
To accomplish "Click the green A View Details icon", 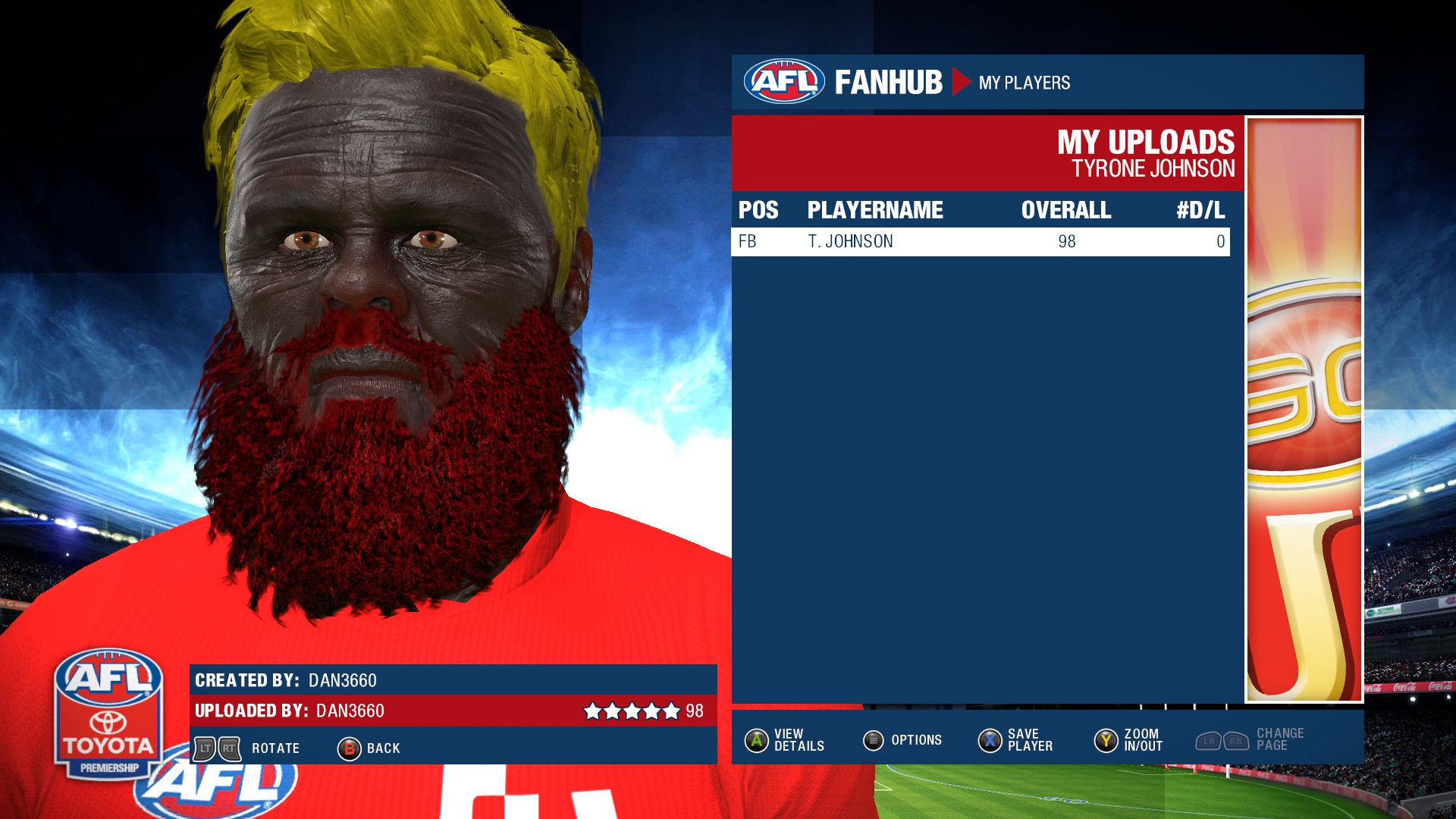I will tap(755, 740).
